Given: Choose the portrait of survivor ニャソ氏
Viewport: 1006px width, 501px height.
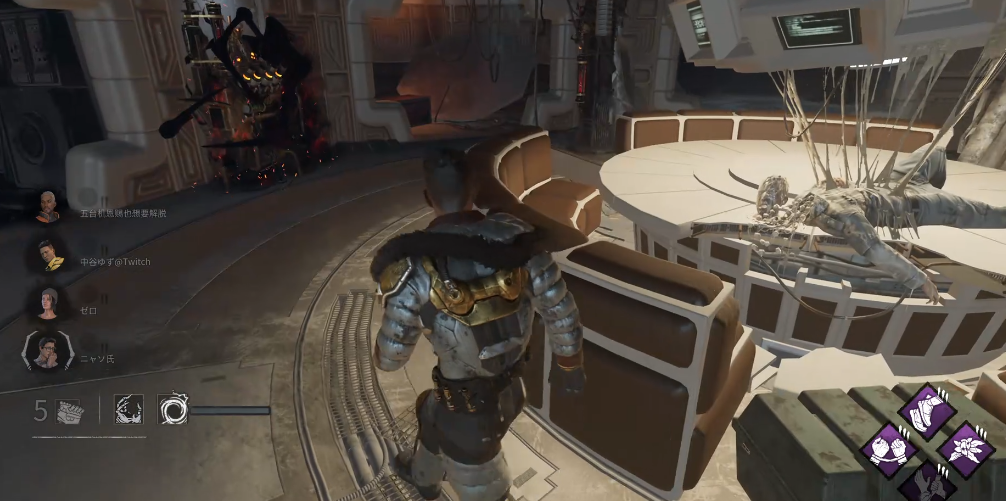Looking at the screenshot, I should 47,349.
